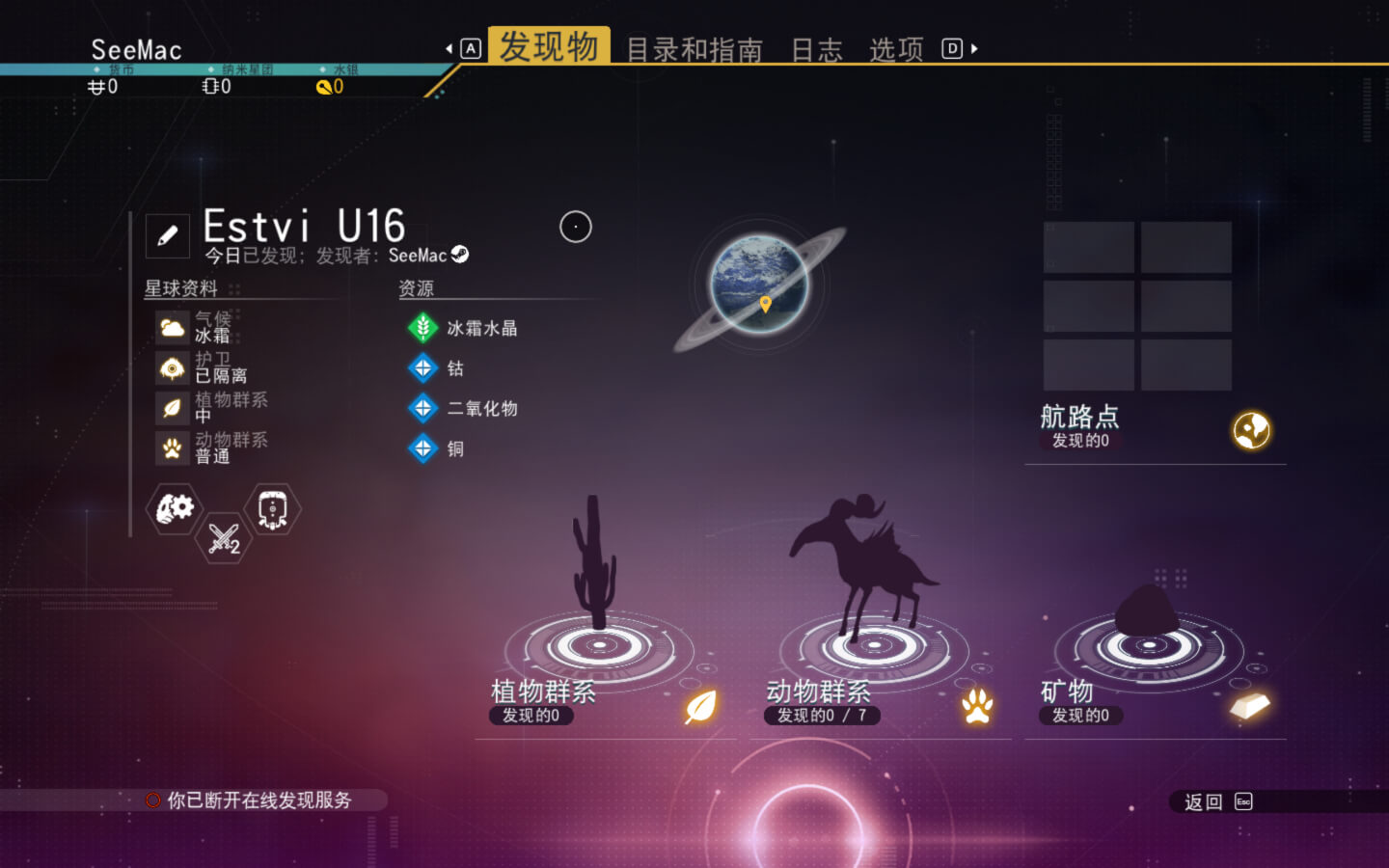The height and width of the screenshot is (868, 1389).
Task: Click the paw icon beside 动物群系
Action: point(976,705)
